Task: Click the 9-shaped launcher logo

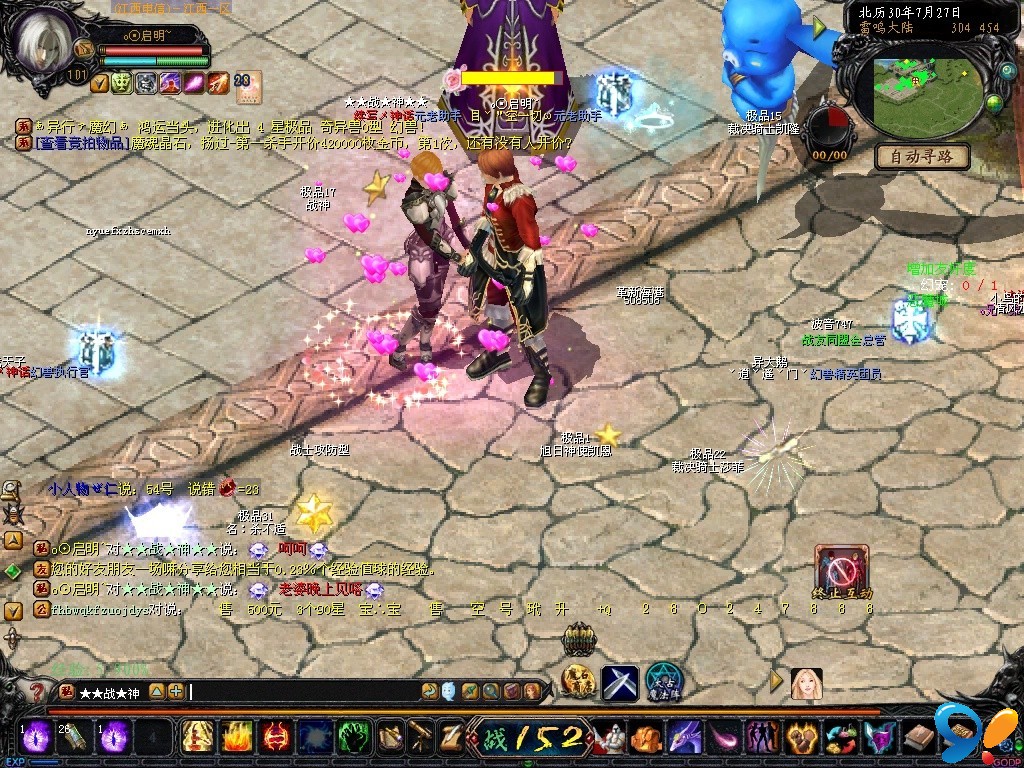Action: [x=955, y=728]
